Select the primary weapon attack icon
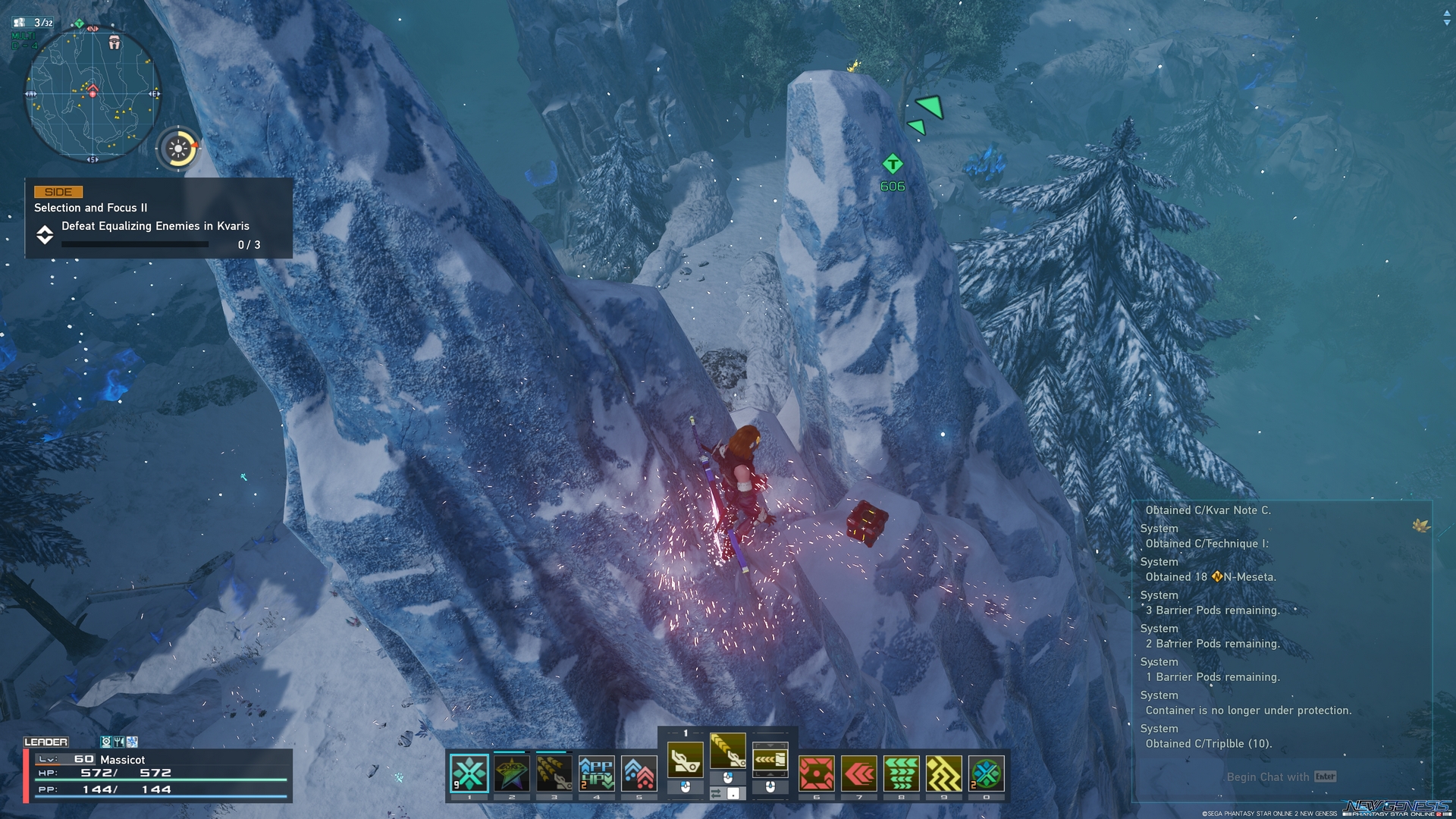The height and width of the screenshot is (819, 1456). [x=685, y=758]
